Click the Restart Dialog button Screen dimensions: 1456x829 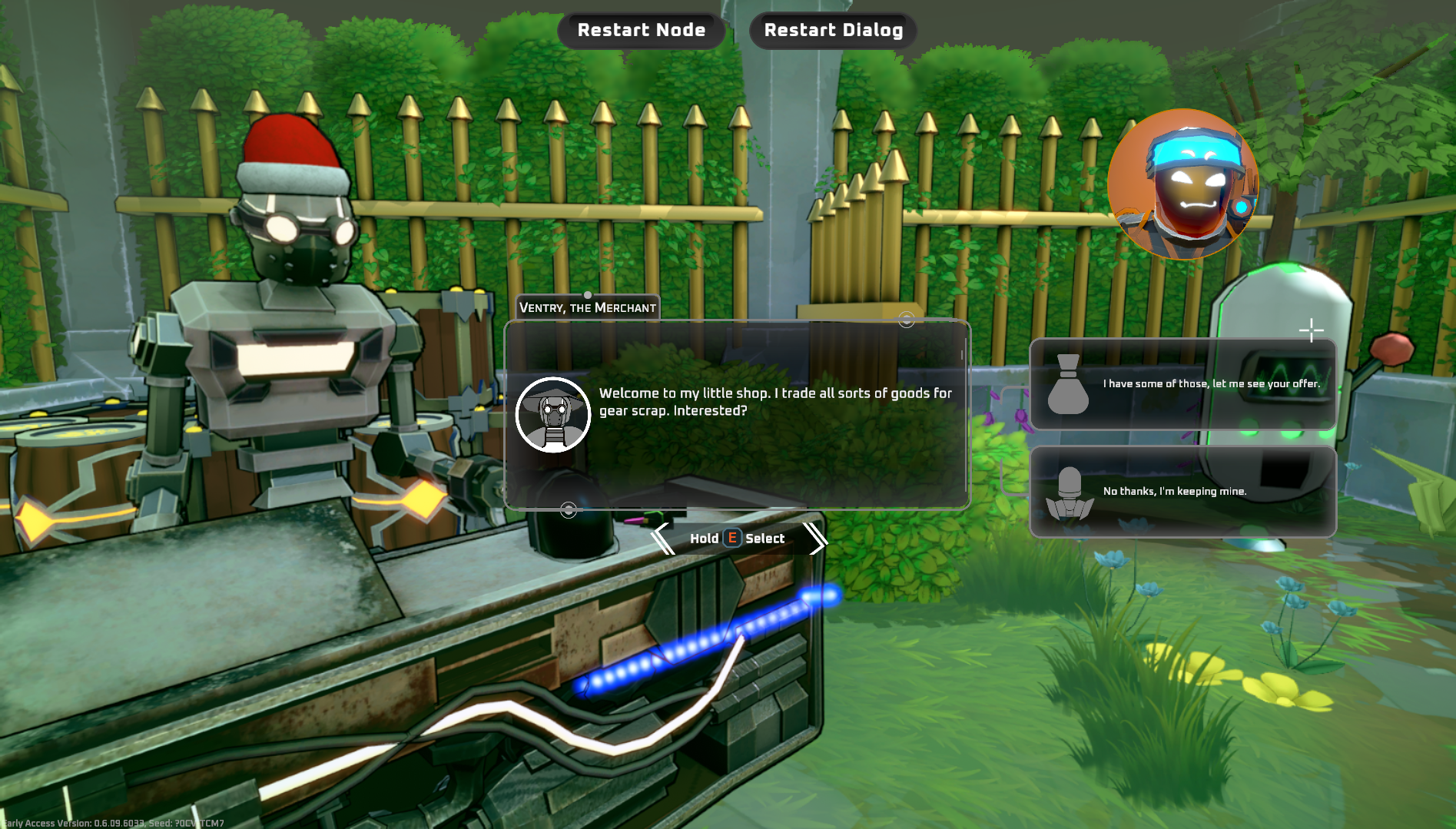pyautogui.click(x=833, y=31)
